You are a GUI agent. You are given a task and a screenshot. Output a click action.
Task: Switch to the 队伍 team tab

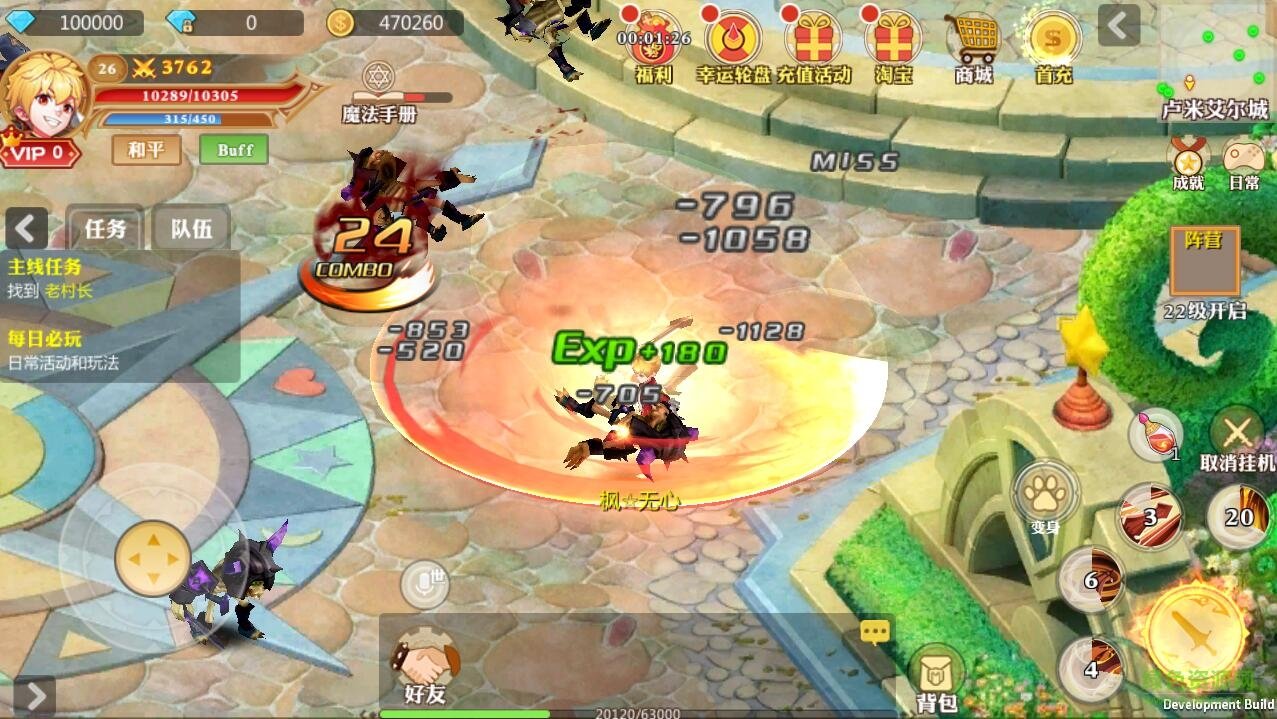click(191, 229)
